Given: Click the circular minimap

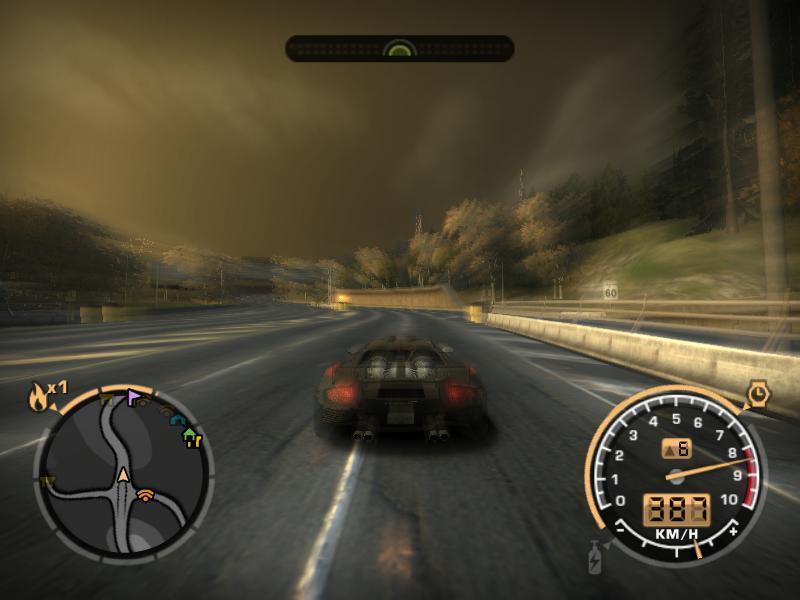Looking at the screenshot, I should 123,473.
